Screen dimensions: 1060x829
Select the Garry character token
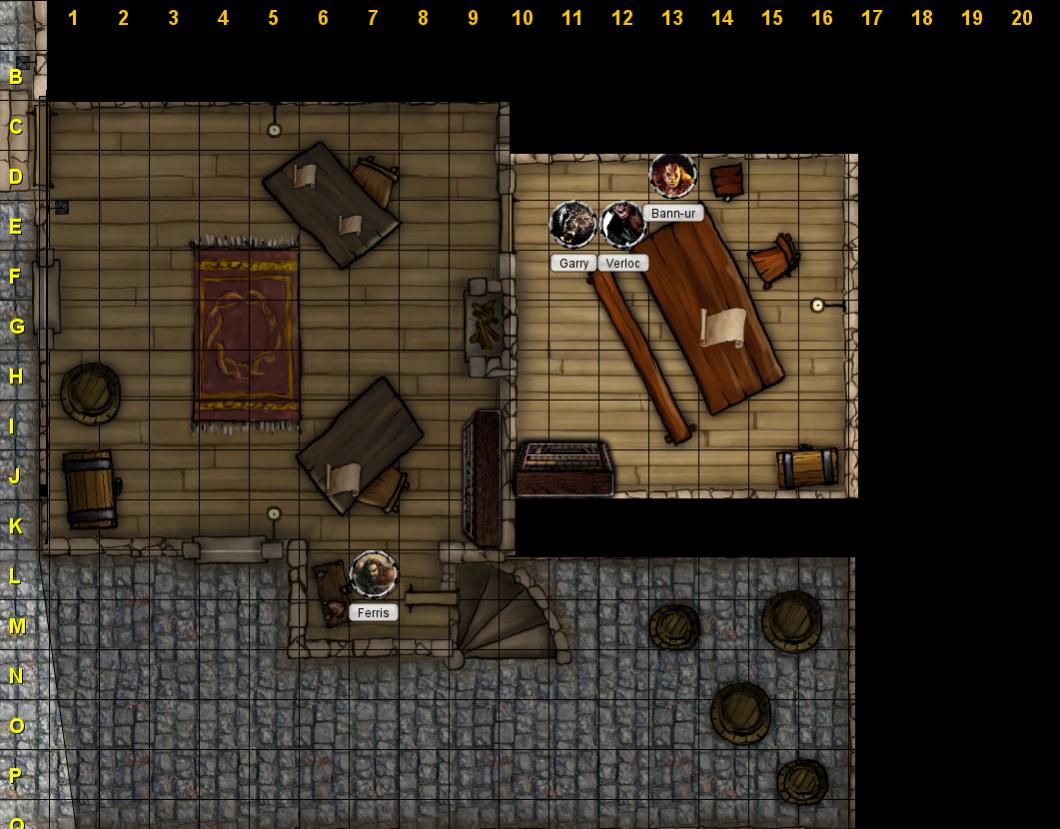[573, 225]
